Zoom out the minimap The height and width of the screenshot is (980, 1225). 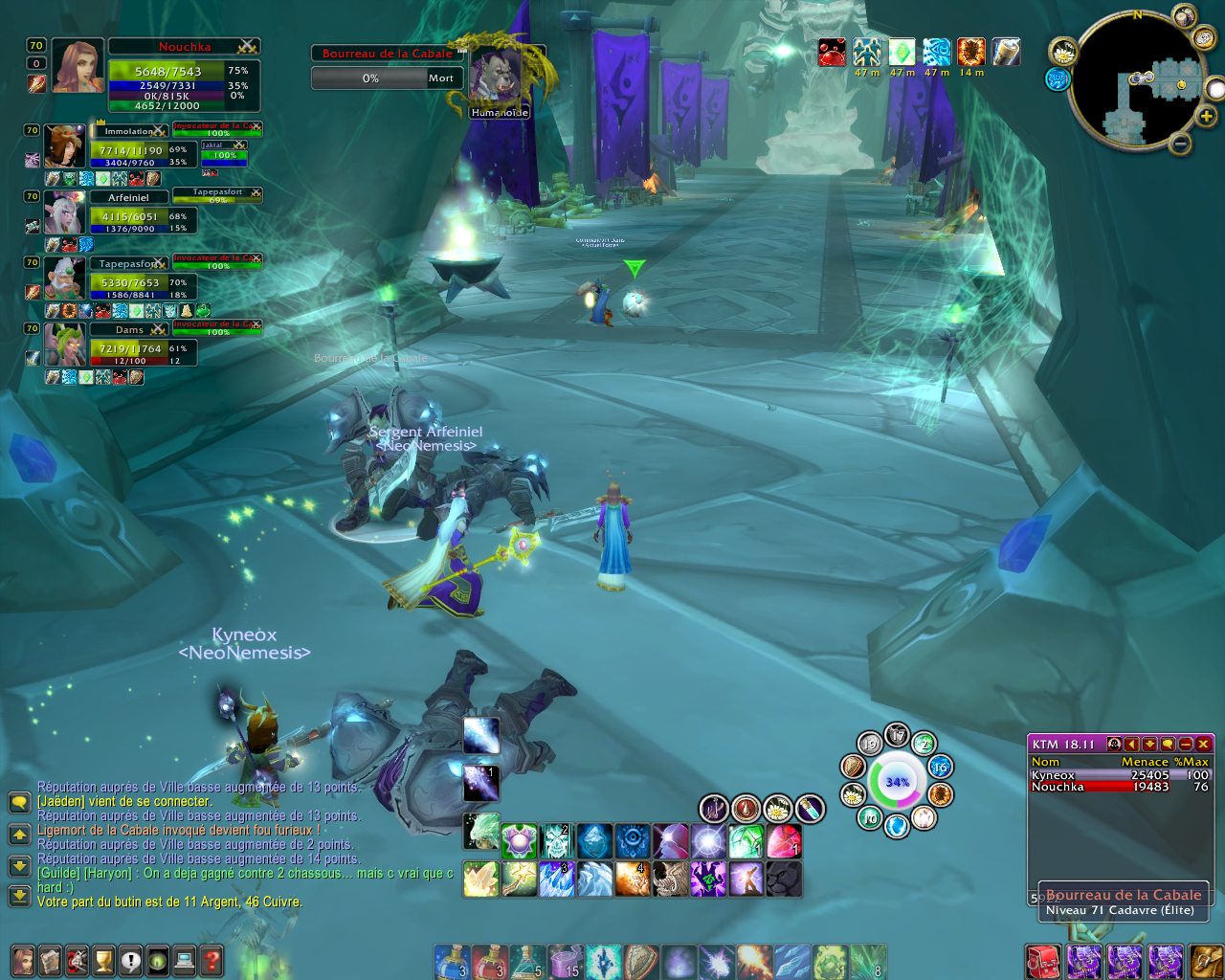pos(1181,145)
